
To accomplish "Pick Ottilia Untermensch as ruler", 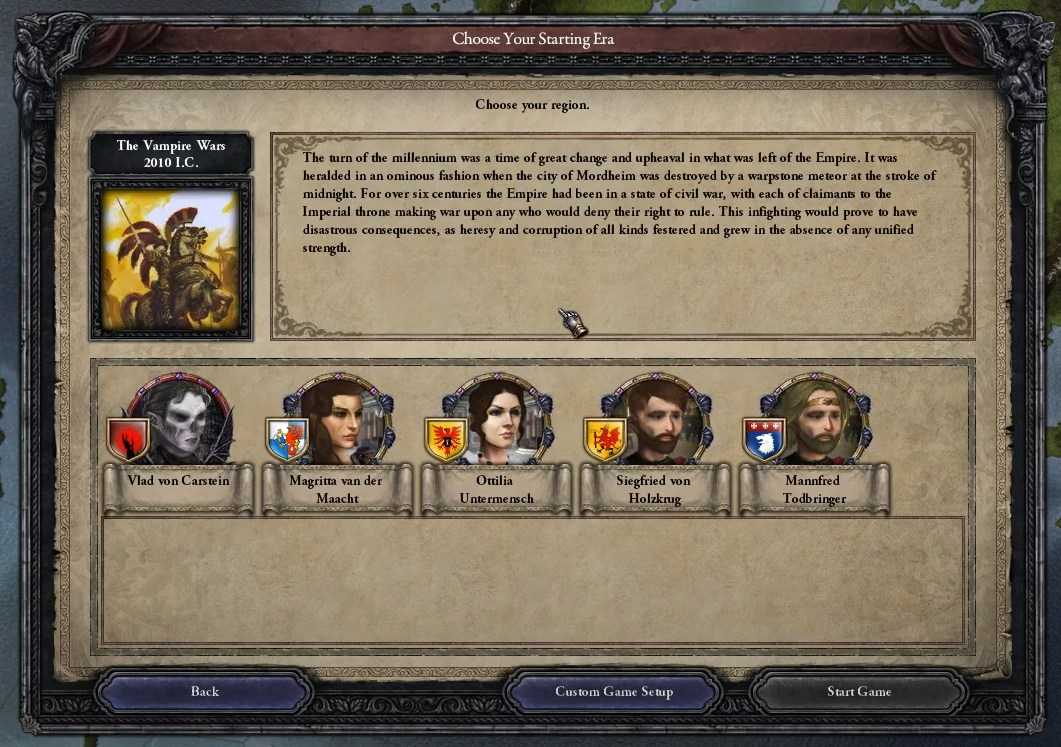I will pyautogui.click(x=497, y=421).
